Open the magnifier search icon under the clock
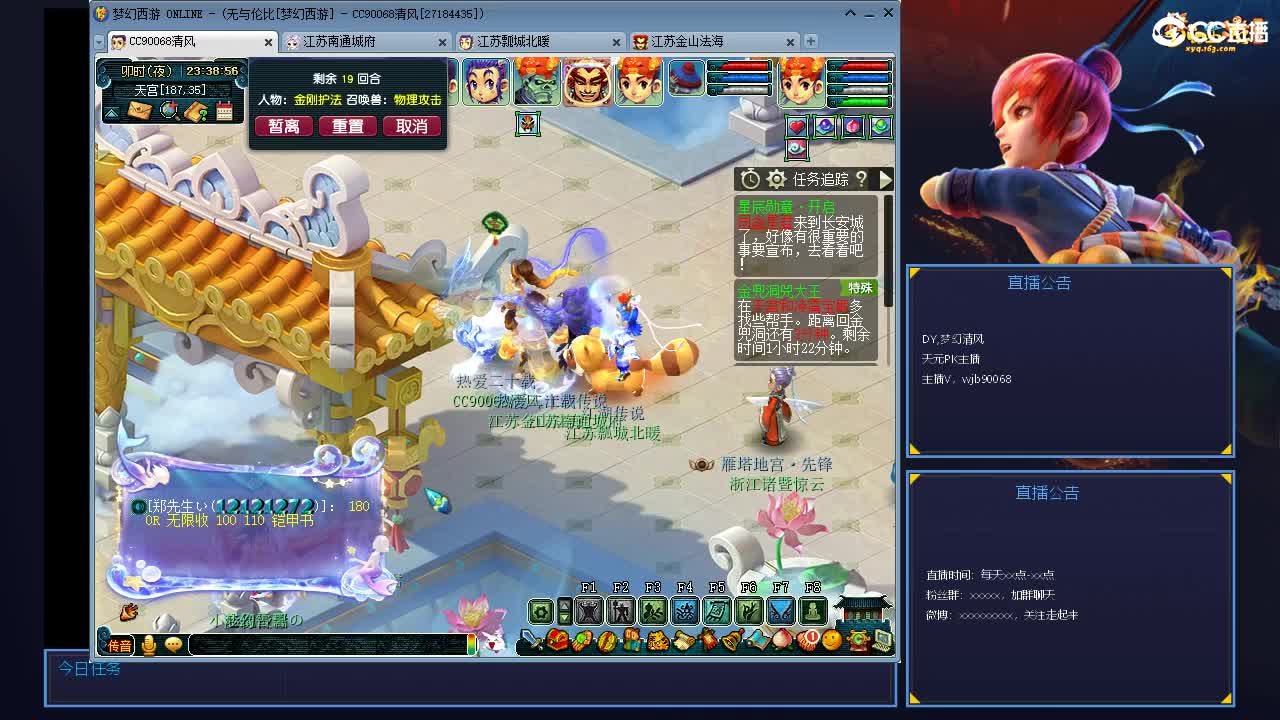The height and width of the screenshot is (720, 1280). pos(168,110)
